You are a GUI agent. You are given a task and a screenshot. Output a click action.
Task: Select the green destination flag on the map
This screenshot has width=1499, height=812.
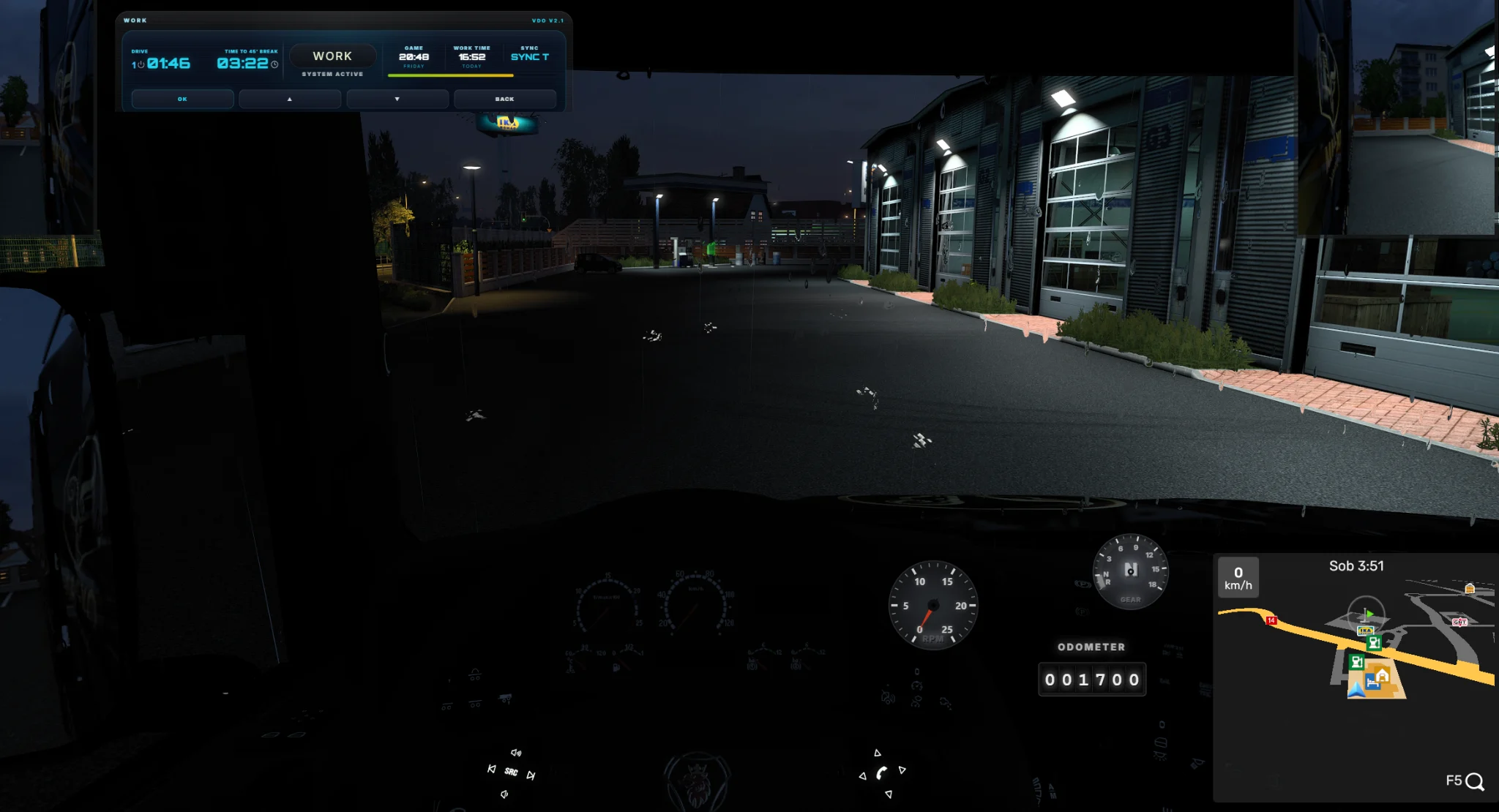click(1369, 614)
